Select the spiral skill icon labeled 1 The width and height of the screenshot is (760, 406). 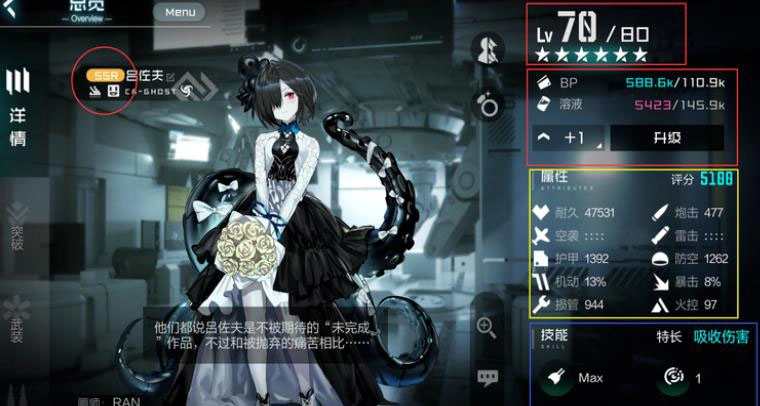pyautogui.click(x=670, y=377)
